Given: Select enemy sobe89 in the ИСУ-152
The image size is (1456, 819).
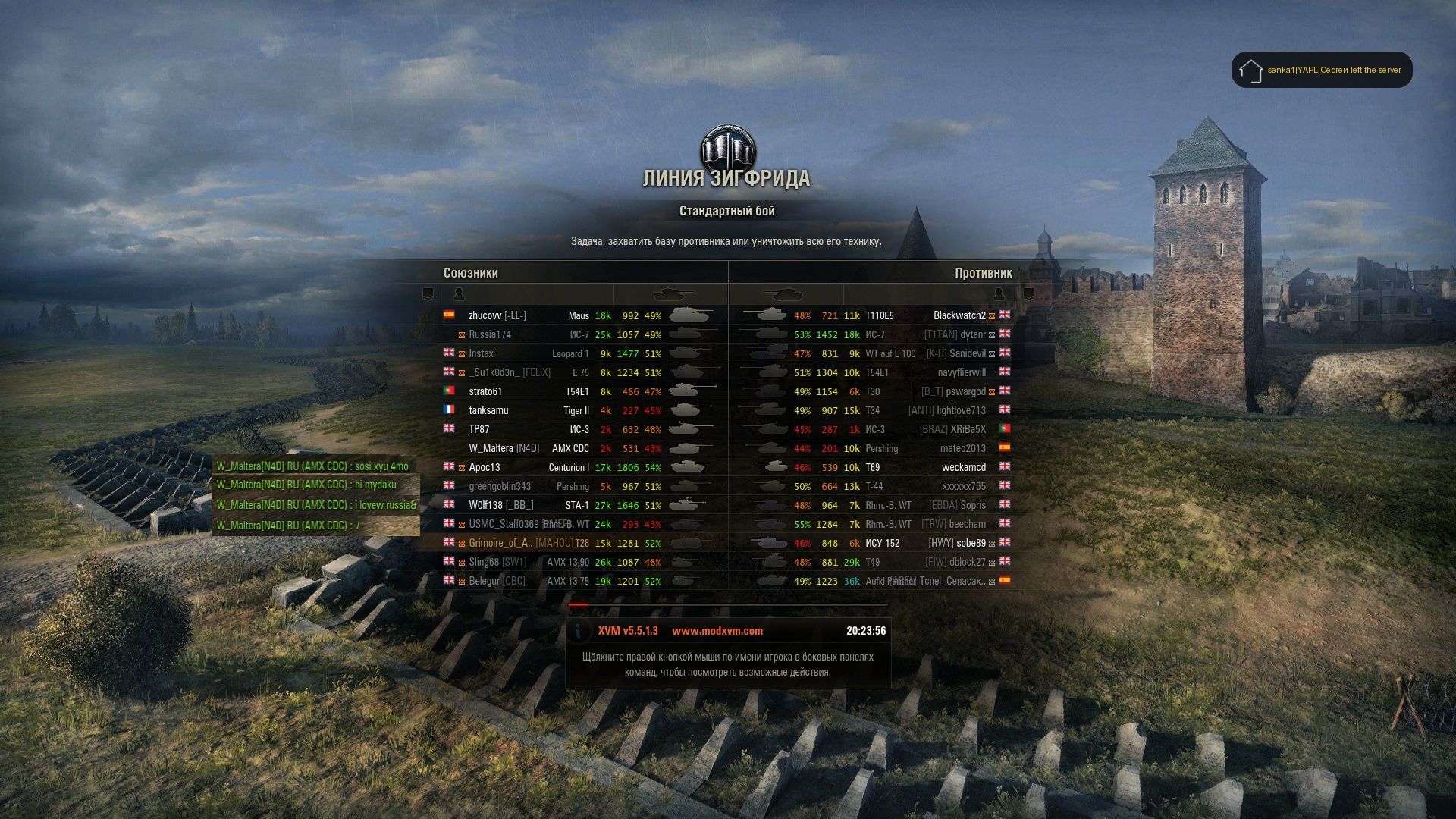Looking at the screenshot, I should pyautogui.click(x=971, y=543).
